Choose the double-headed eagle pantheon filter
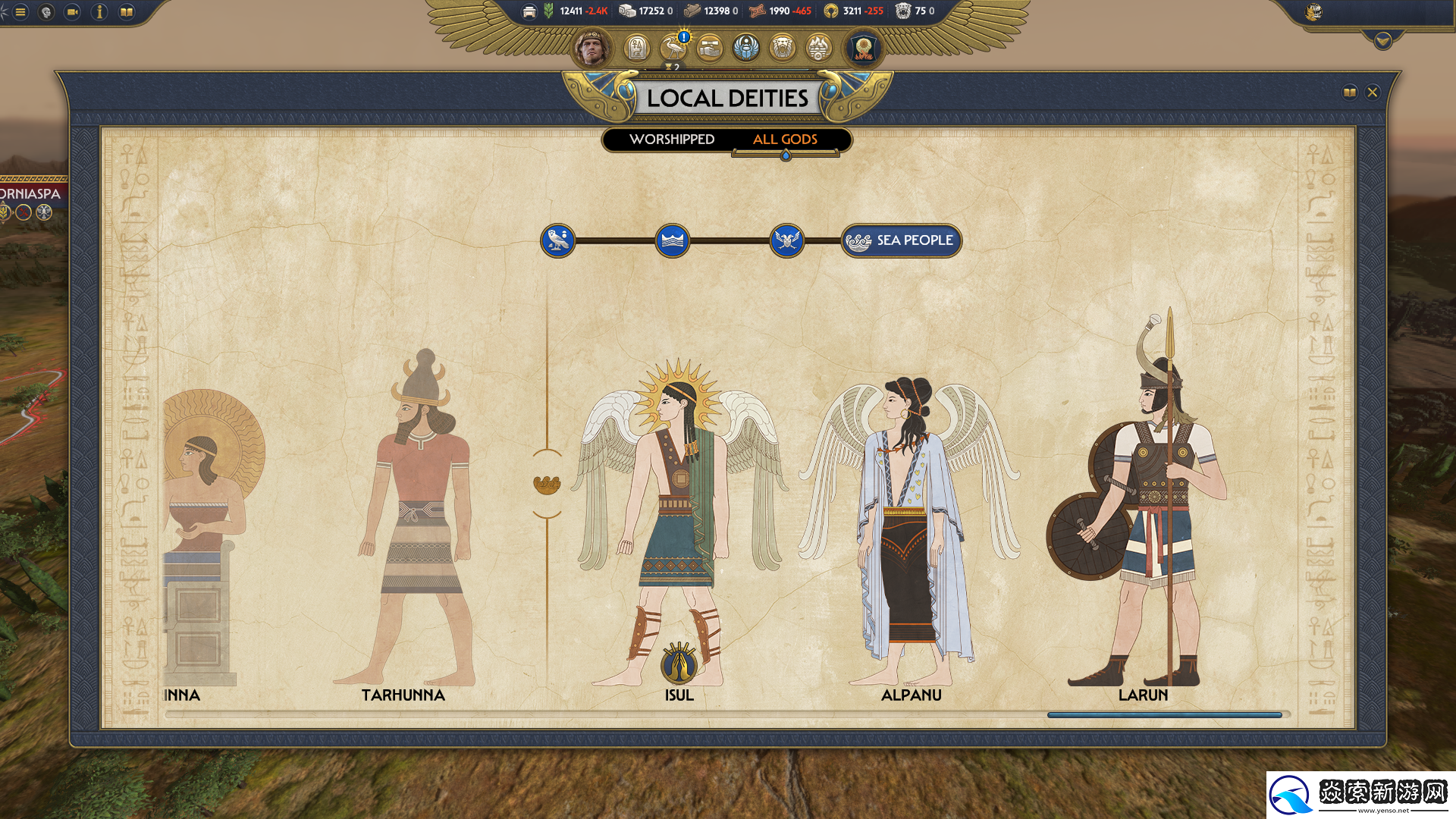The image size is (1456, 819). (x=786, y=240)
